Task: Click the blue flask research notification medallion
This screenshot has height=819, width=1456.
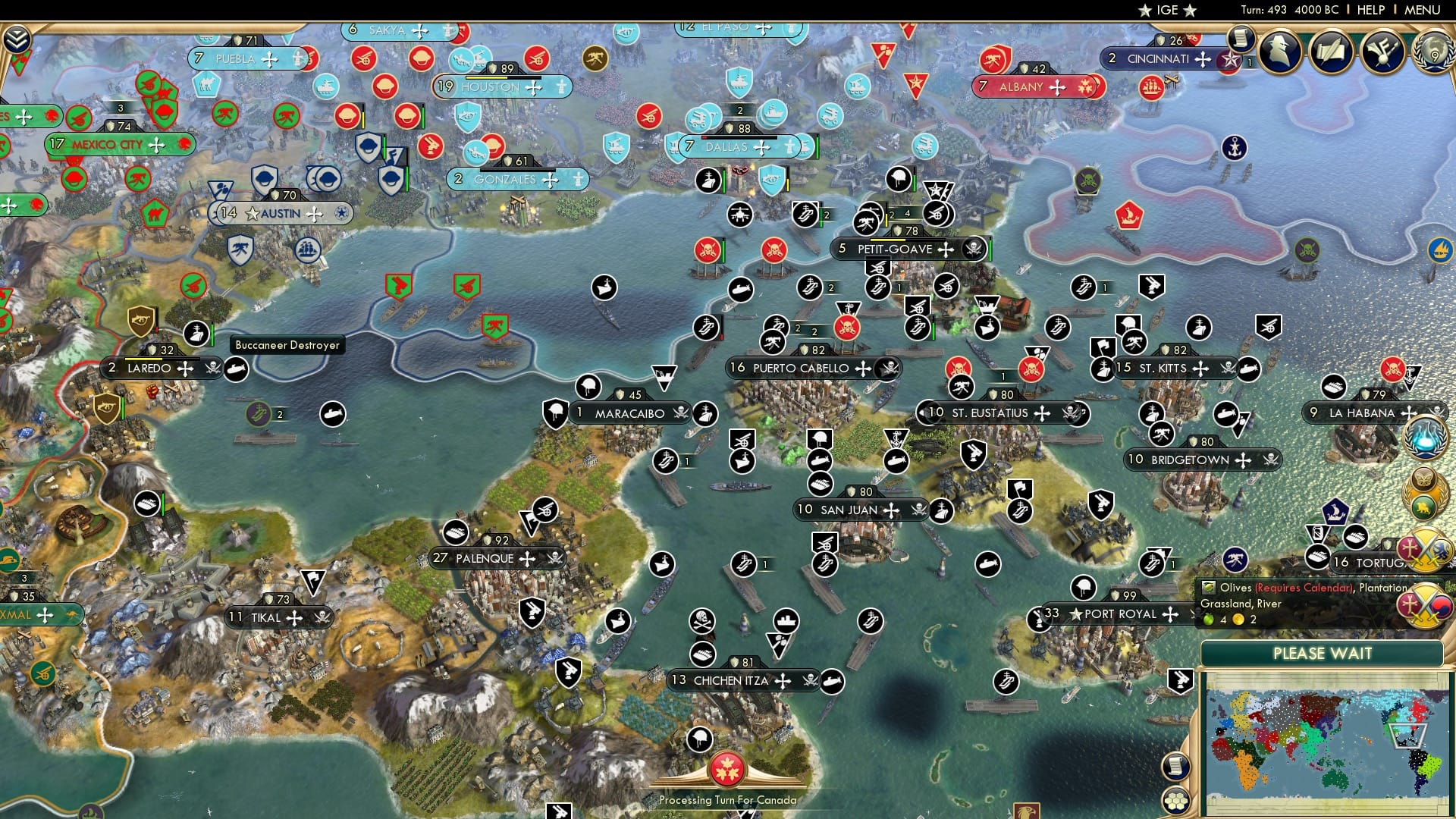Action: pos(1423,438)
